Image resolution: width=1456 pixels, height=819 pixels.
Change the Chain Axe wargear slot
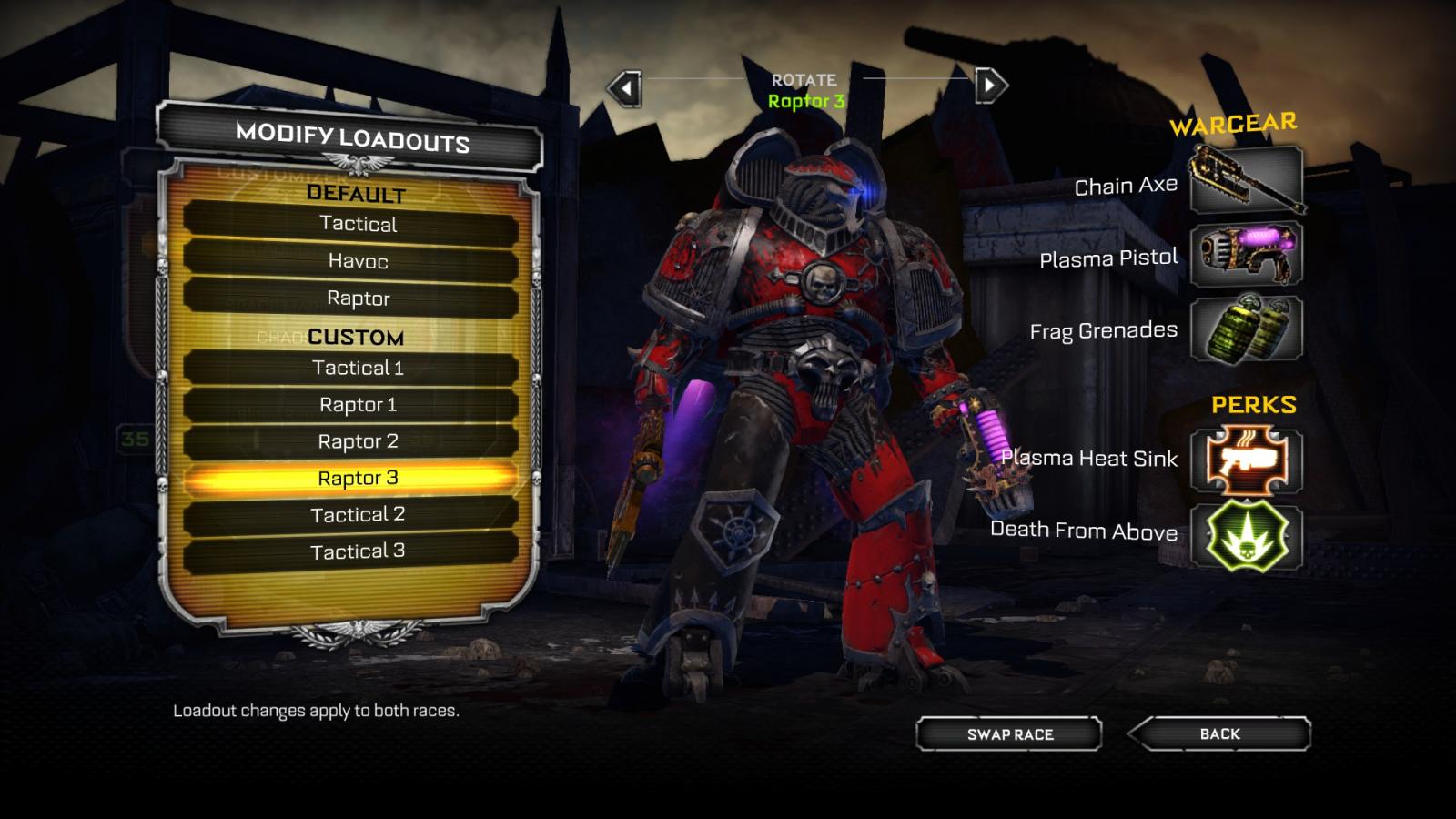(x=1246, y=180)
